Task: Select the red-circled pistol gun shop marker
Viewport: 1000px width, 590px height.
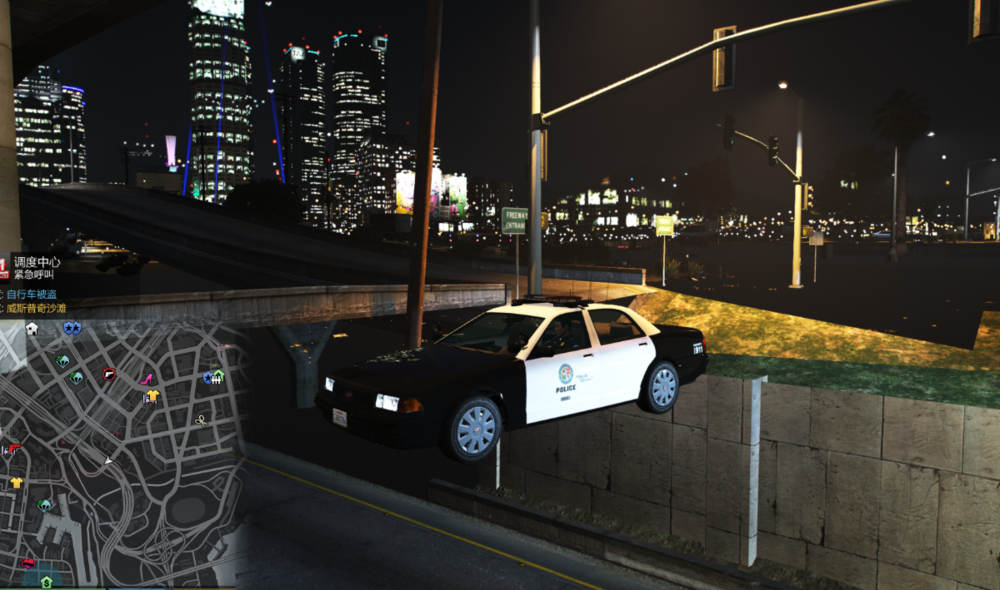Action: point(109,374)
